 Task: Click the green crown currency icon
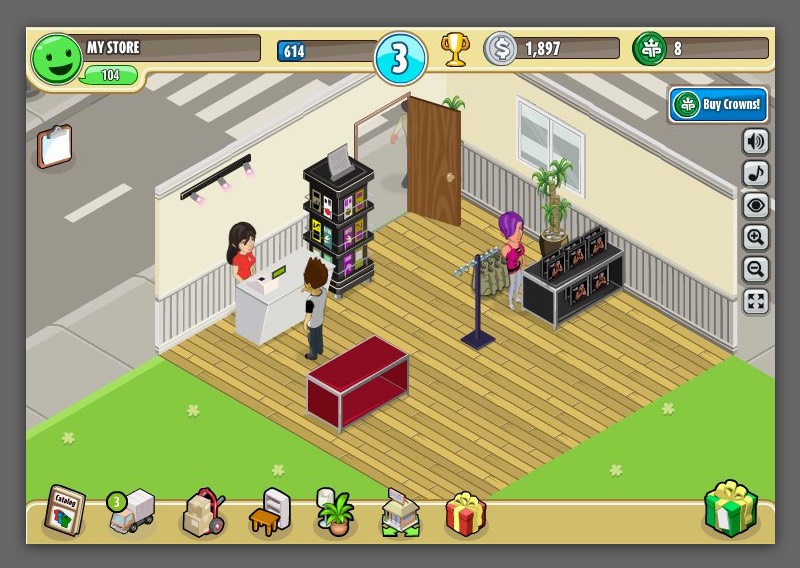click(650, 49)
